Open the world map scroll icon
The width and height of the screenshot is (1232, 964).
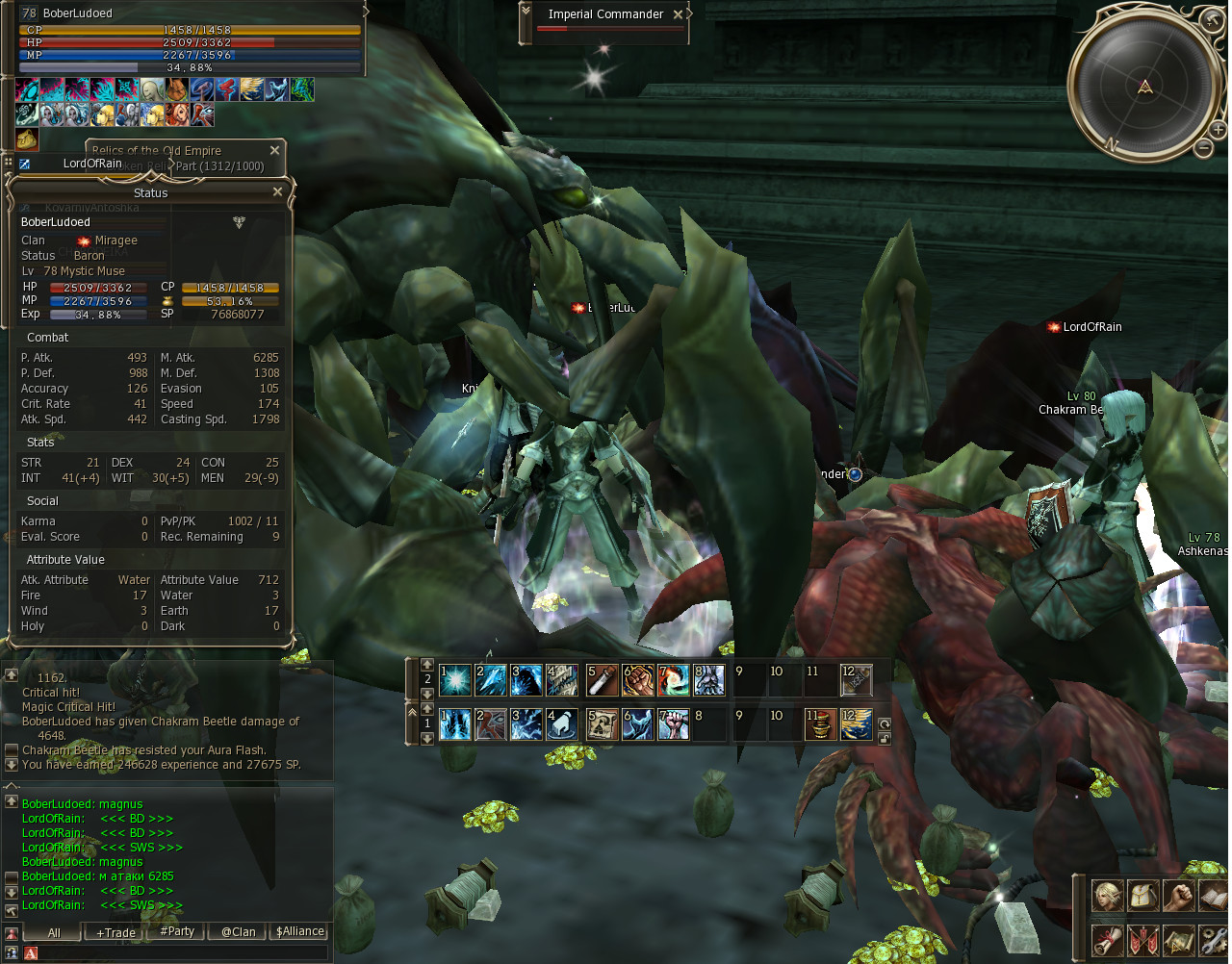click(x=1178, y=938)
